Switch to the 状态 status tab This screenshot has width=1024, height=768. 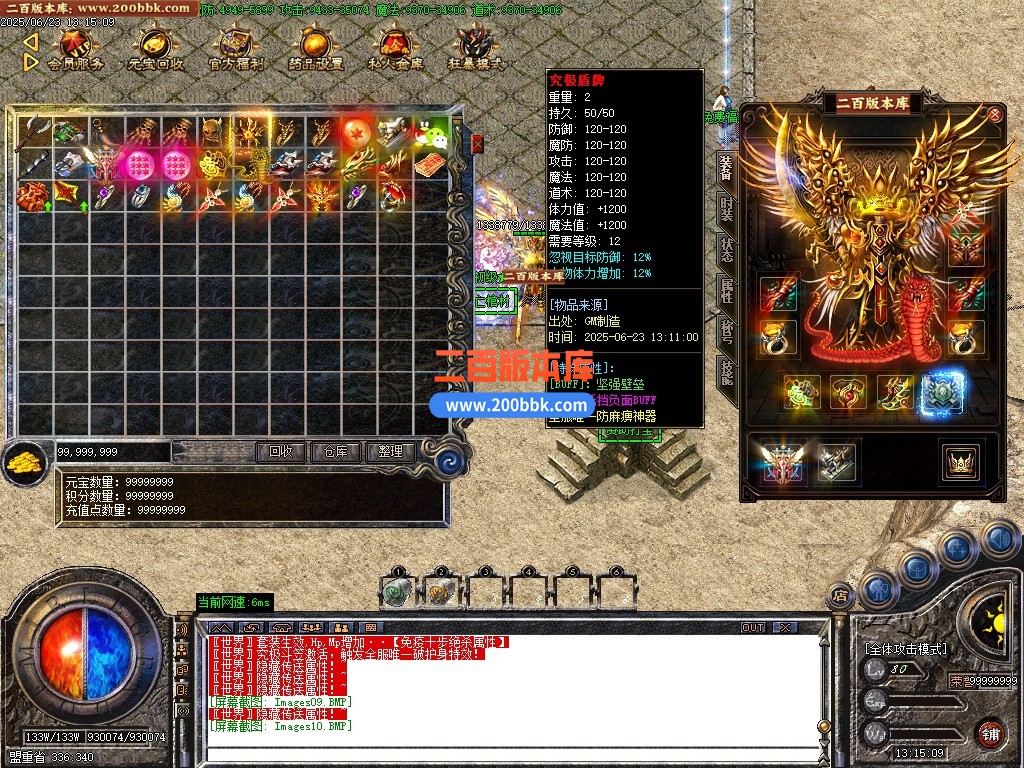click(726, 250)
